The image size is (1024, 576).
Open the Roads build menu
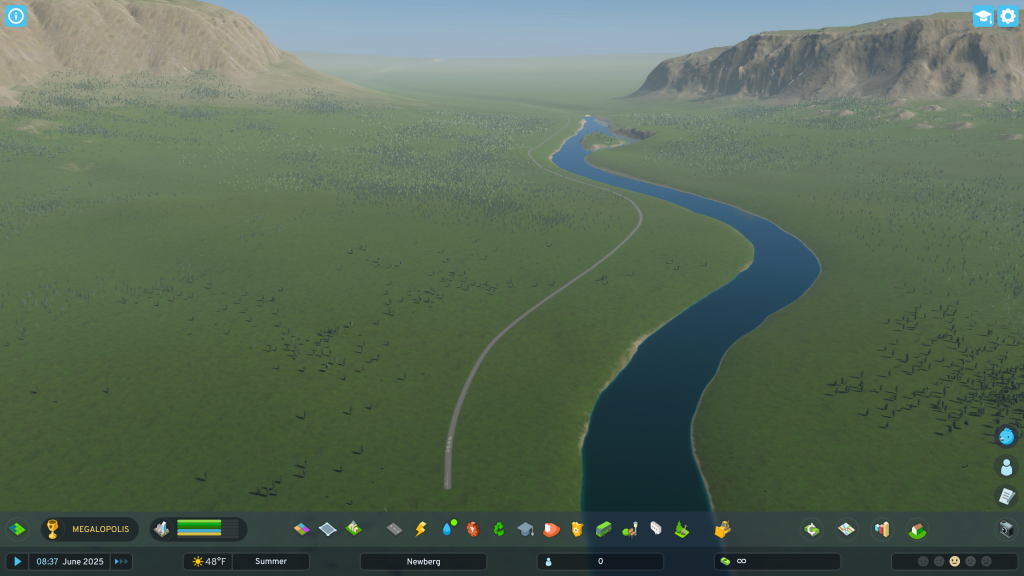pos(394,529)
